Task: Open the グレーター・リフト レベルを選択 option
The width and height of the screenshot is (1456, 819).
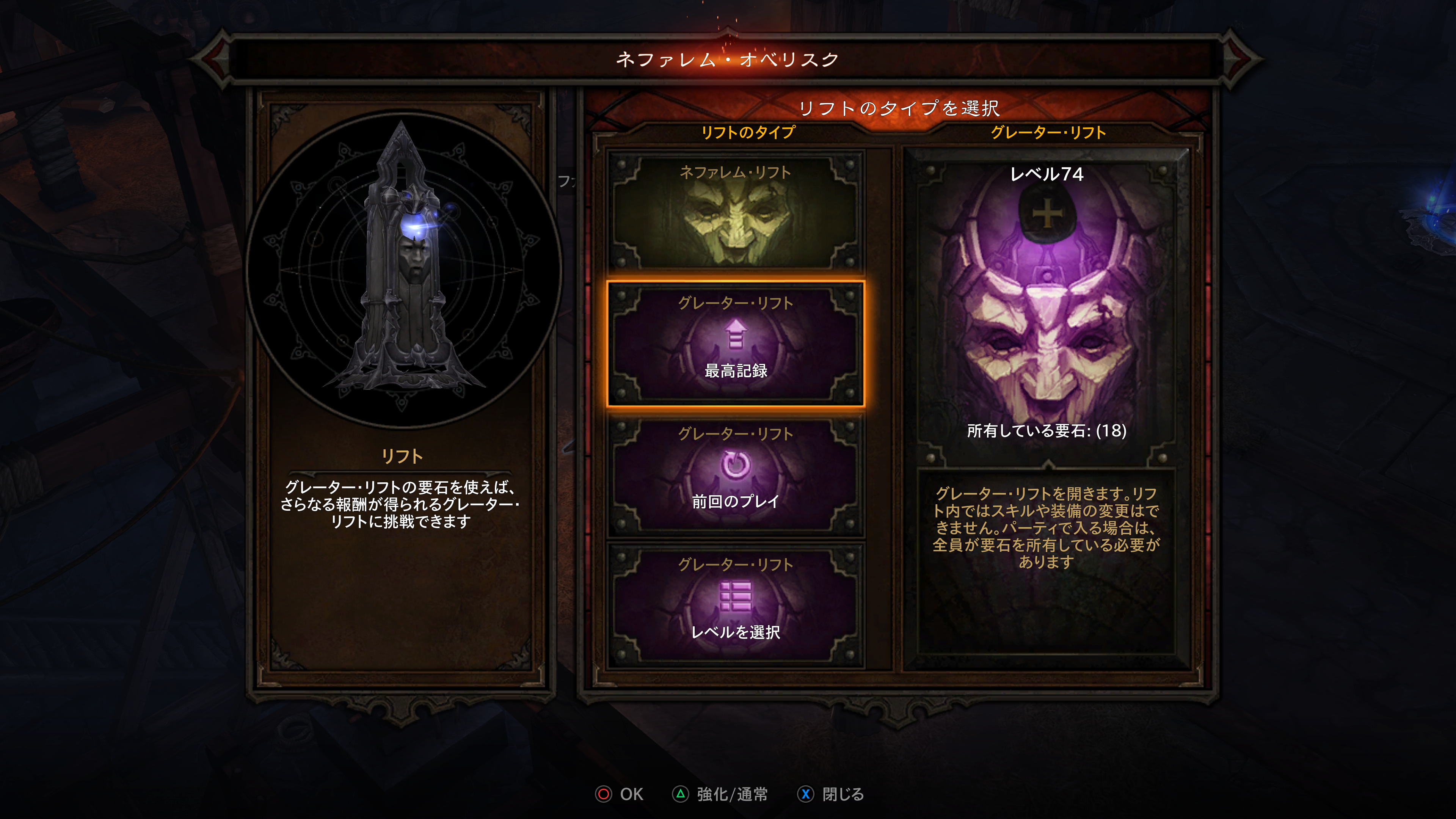Action: (735, 605)
